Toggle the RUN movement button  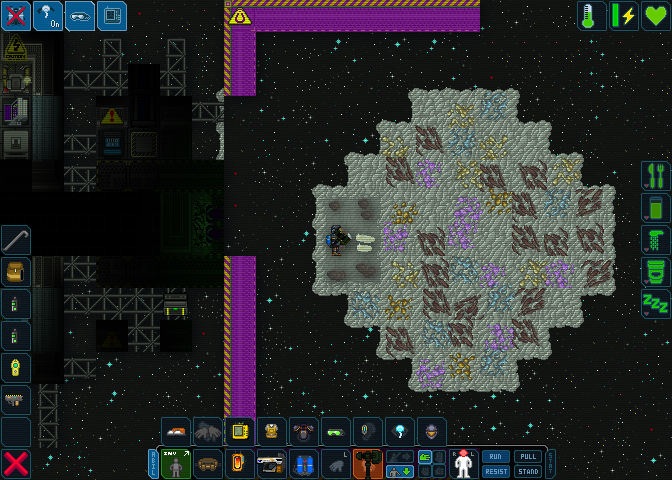click(x=496, y=456)
